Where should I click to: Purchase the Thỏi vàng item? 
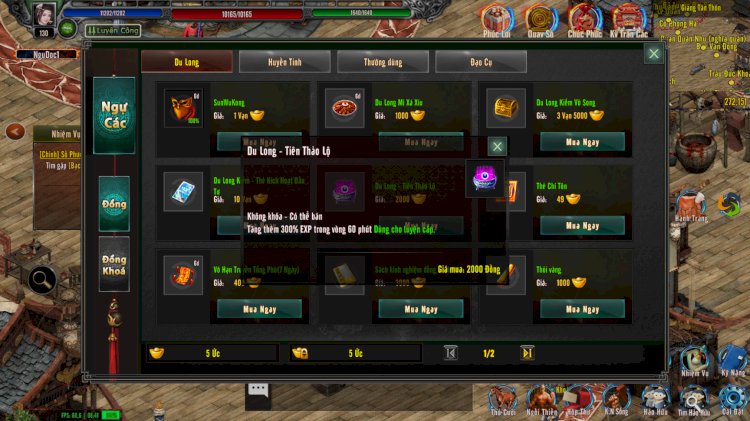(x=582, y=309)
